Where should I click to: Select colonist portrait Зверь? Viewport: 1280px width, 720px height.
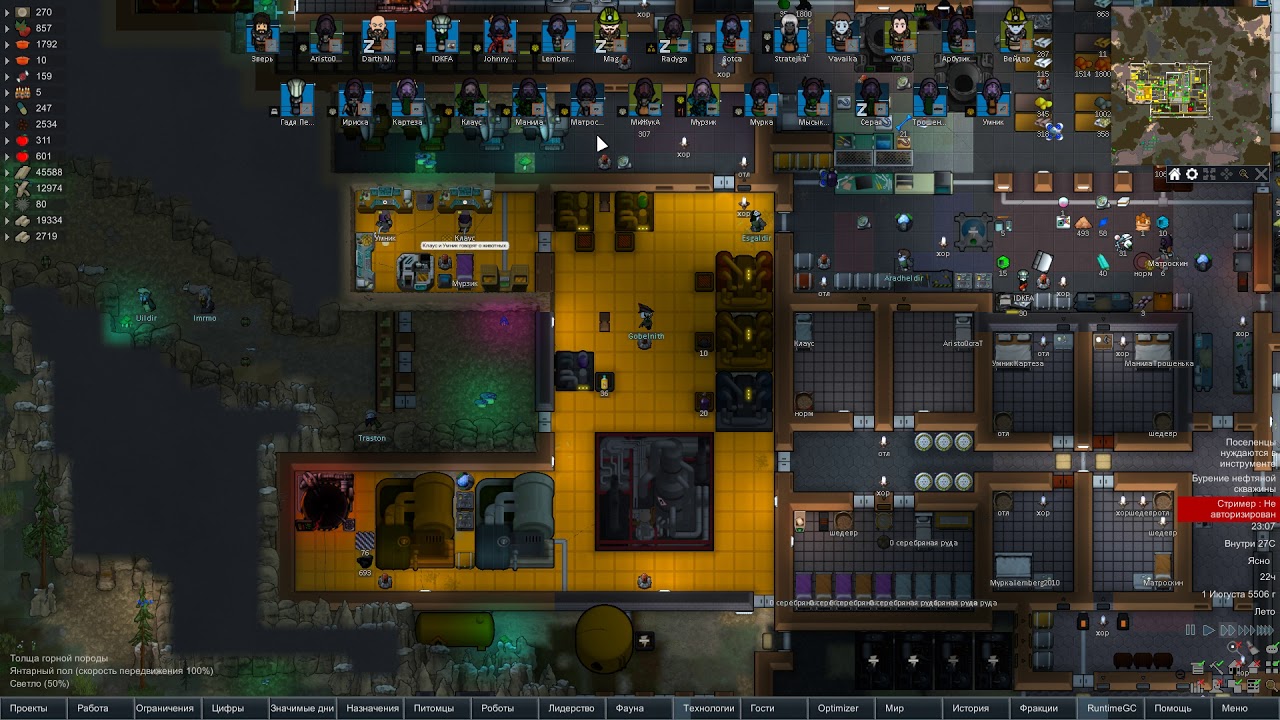click(262, 36)
